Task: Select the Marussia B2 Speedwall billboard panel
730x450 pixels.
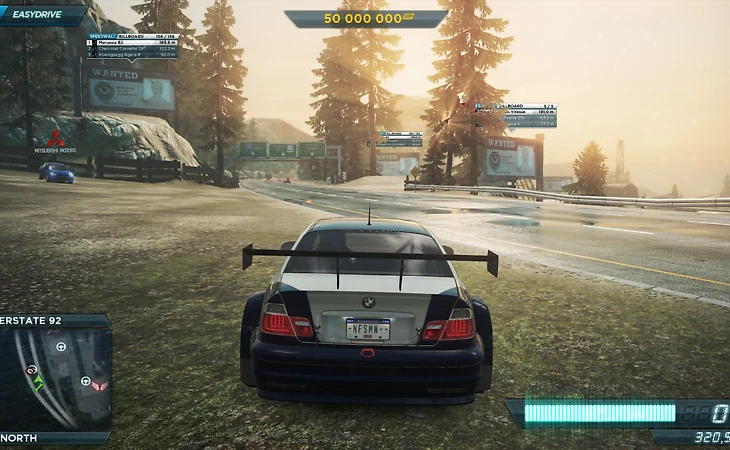Action: pyautogui.click(x=132, y=45)
